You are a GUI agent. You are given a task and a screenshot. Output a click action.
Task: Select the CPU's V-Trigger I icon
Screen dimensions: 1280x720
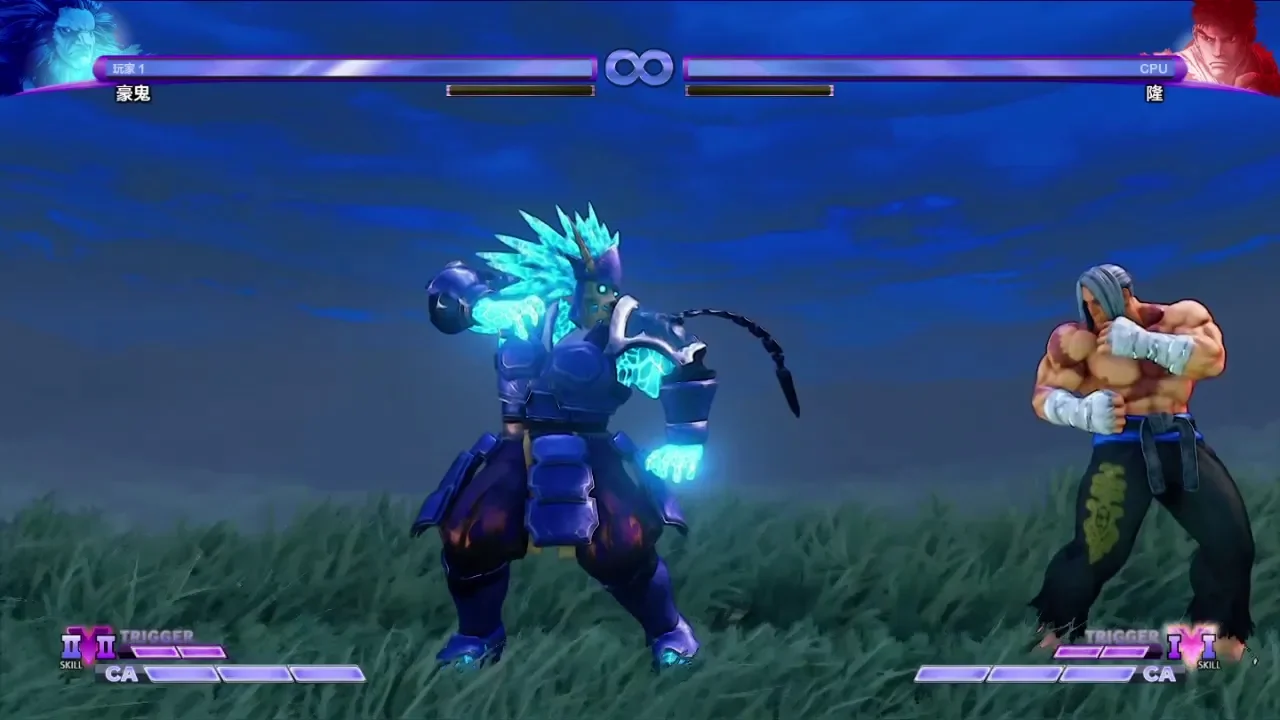pyautogui.click(x=1174, y=647)
